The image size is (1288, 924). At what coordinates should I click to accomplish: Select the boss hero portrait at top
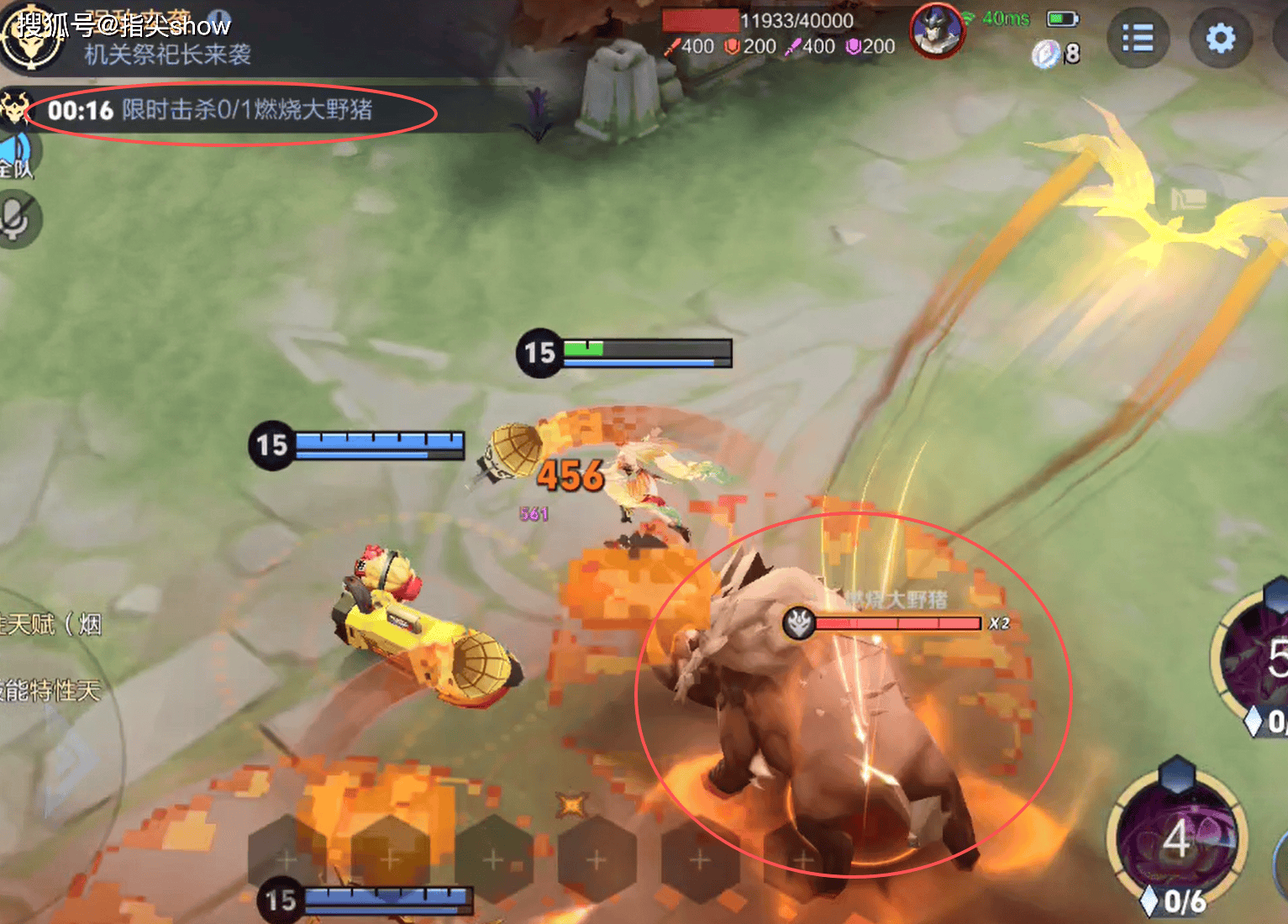936,31
